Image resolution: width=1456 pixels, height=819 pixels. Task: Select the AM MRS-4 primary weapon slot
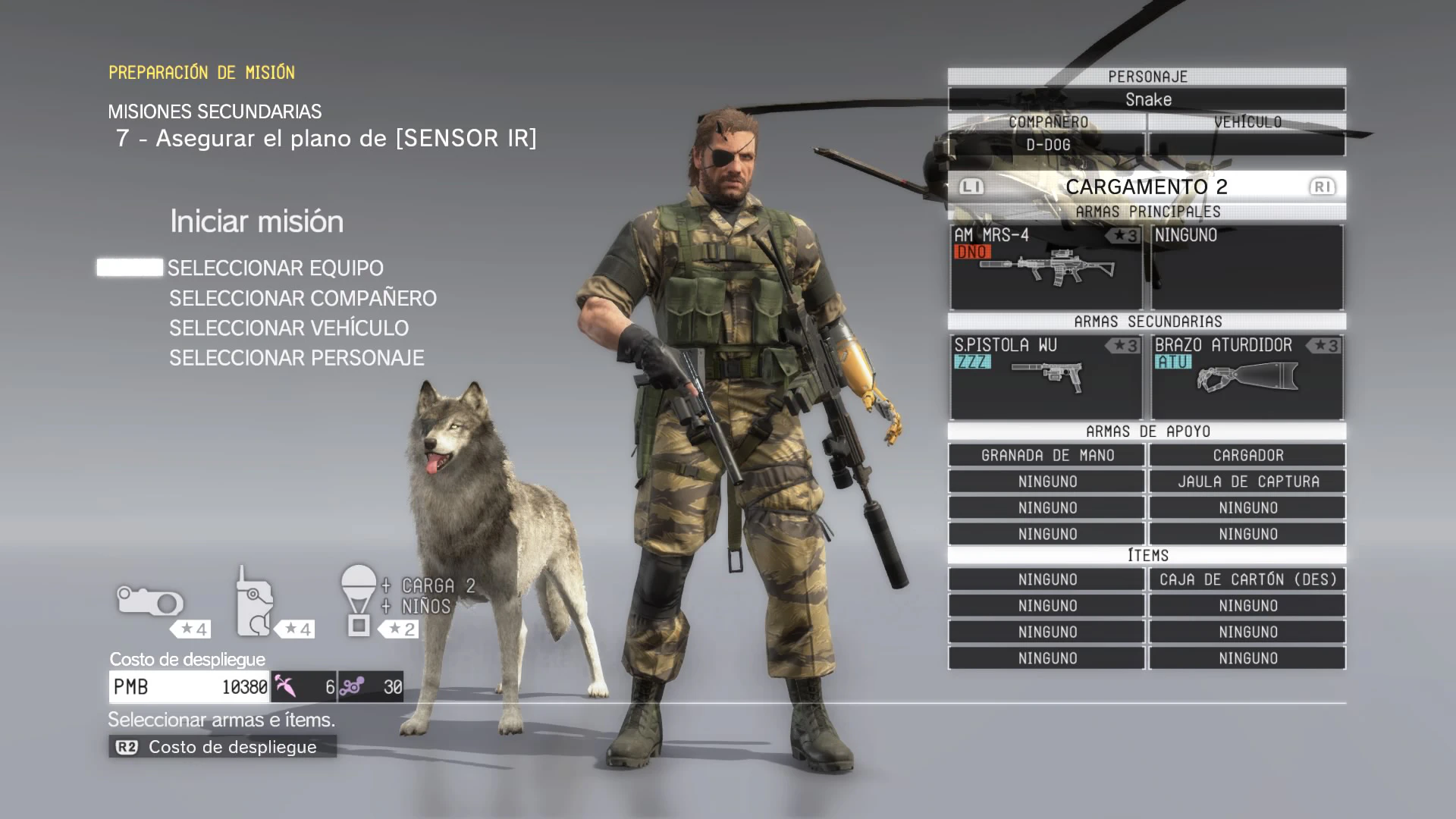point(1046,267)
